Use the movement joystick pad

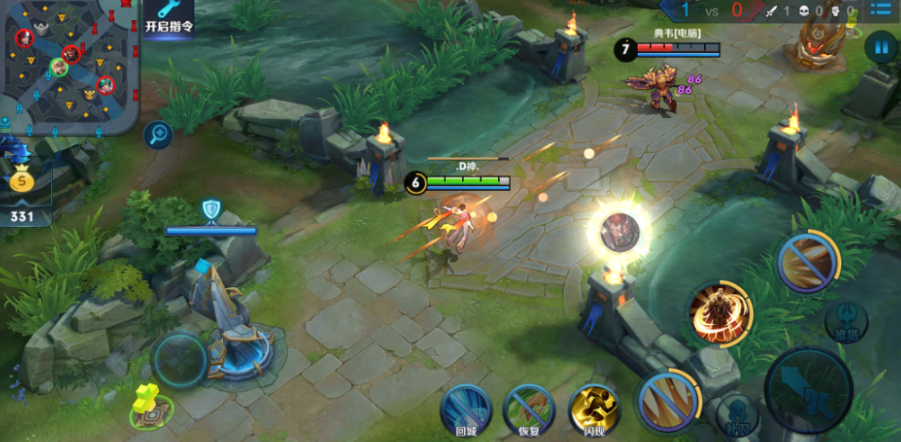point(181,359)
